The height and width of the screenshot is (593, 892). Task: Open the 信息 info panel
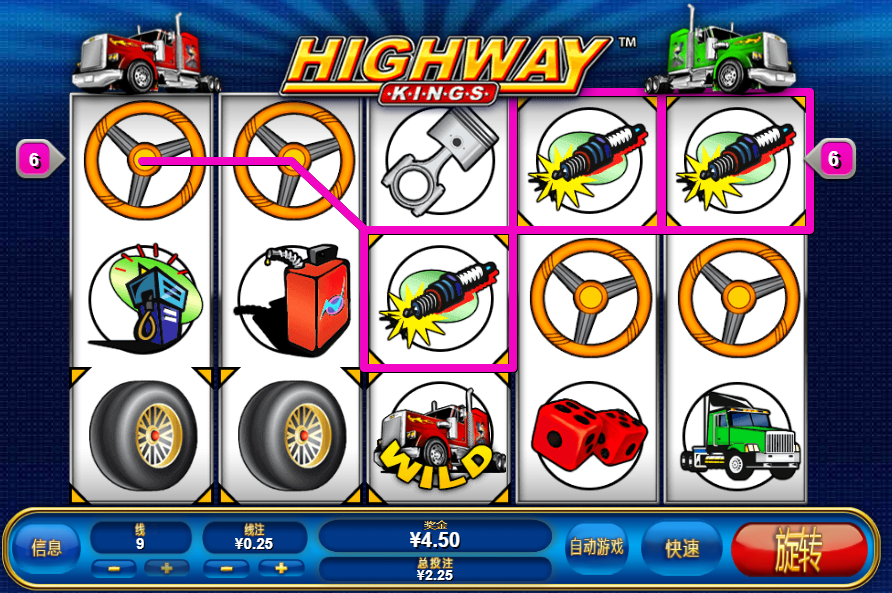click(47, 548)
